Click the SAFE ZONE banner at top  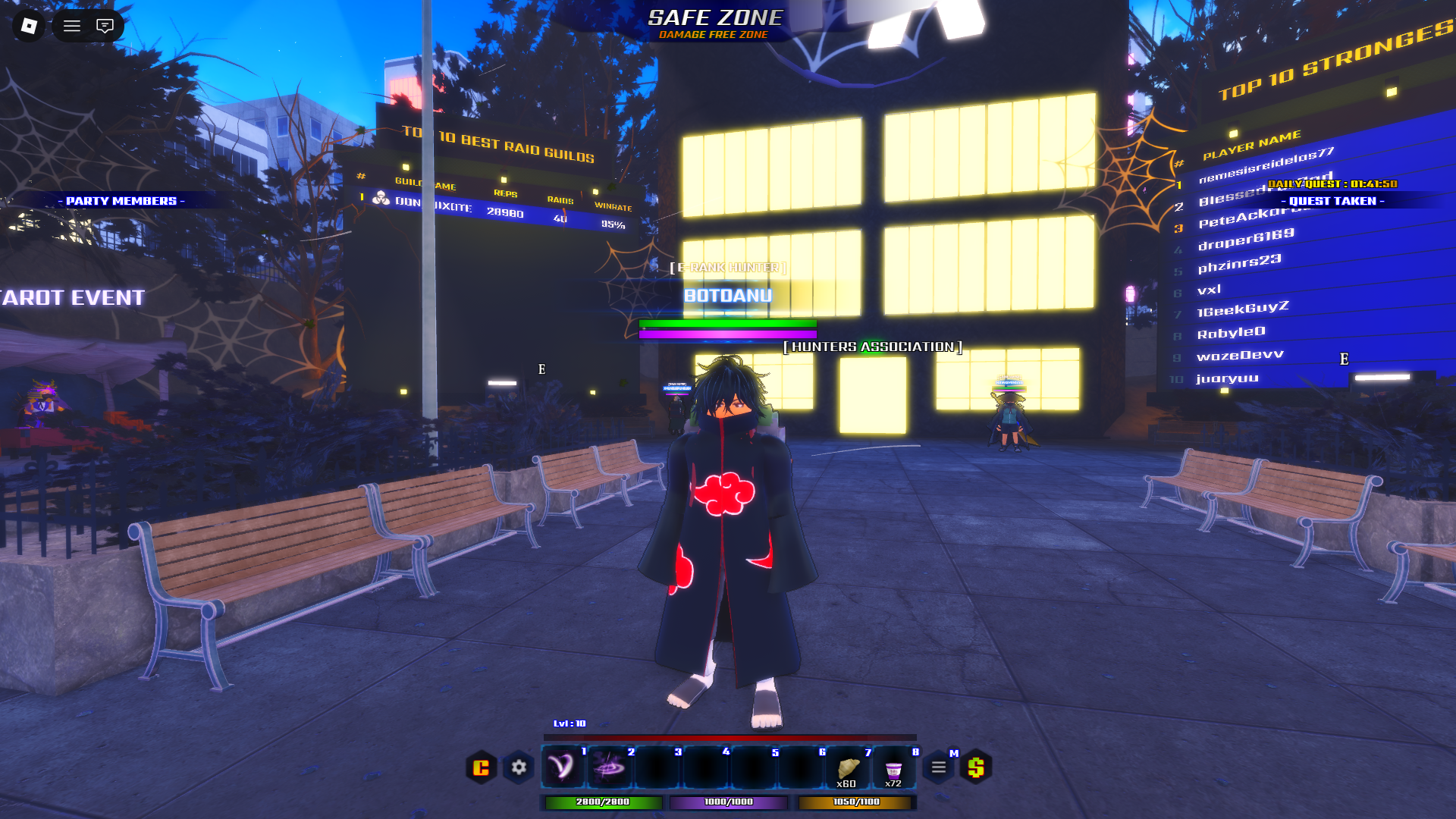coord(715,15)
